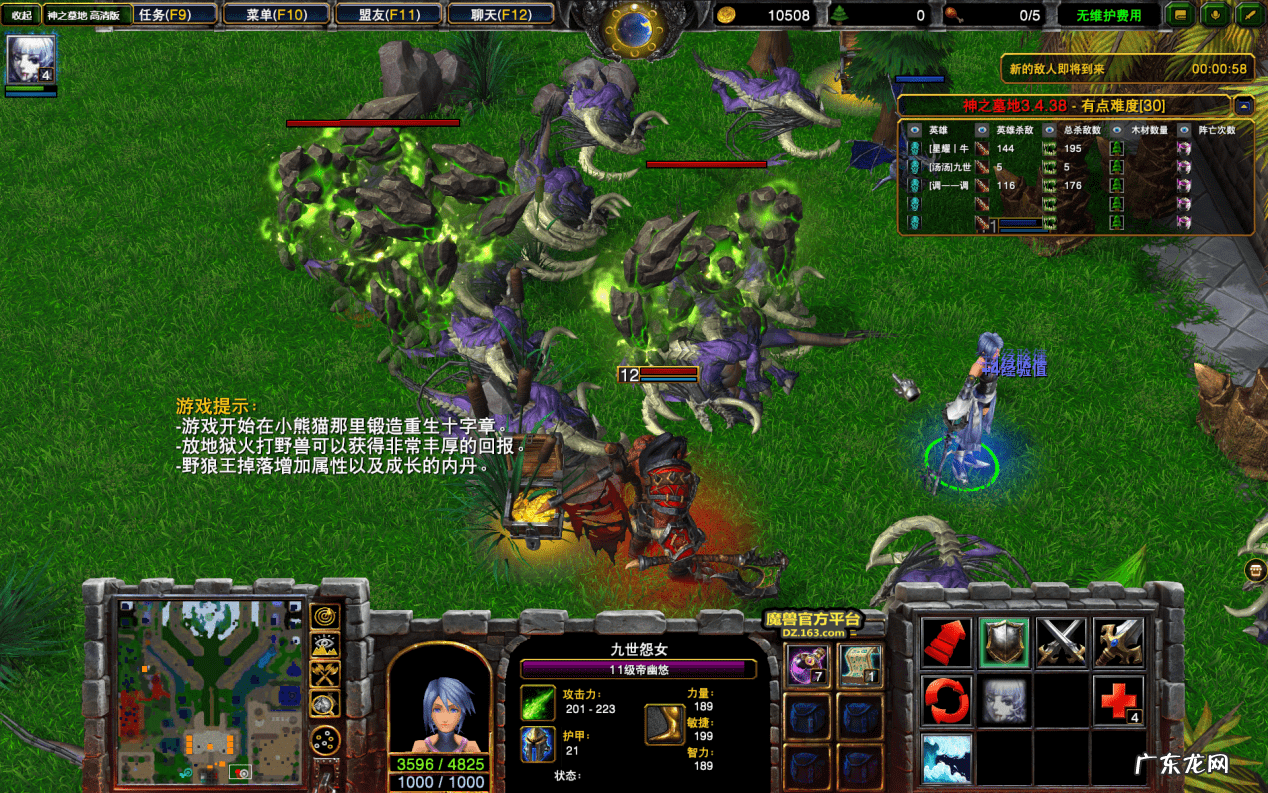
Task: Open the red cross hero skills menu
Action: pos(1118,700)
